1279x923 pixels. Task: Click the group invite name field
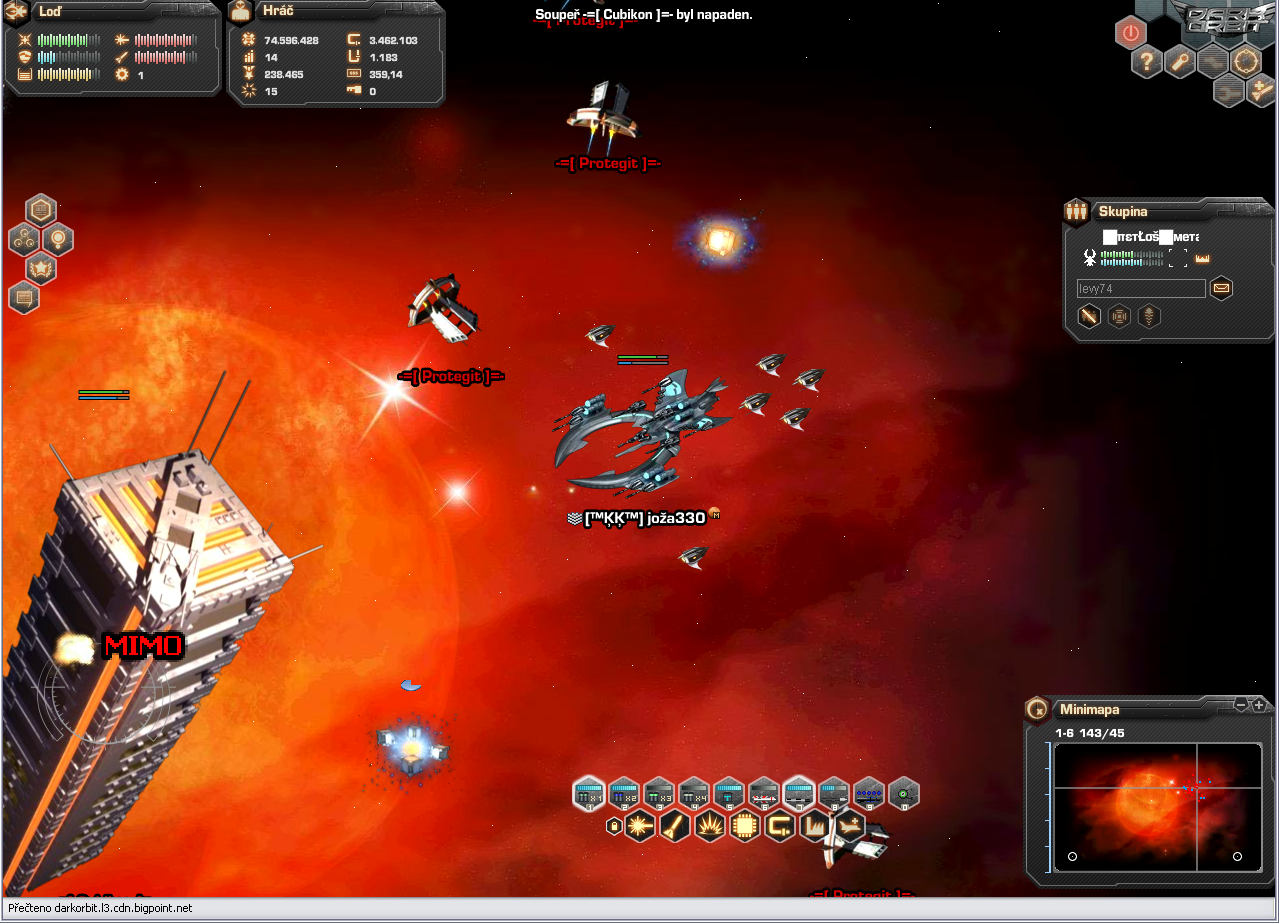(1141, 289)
